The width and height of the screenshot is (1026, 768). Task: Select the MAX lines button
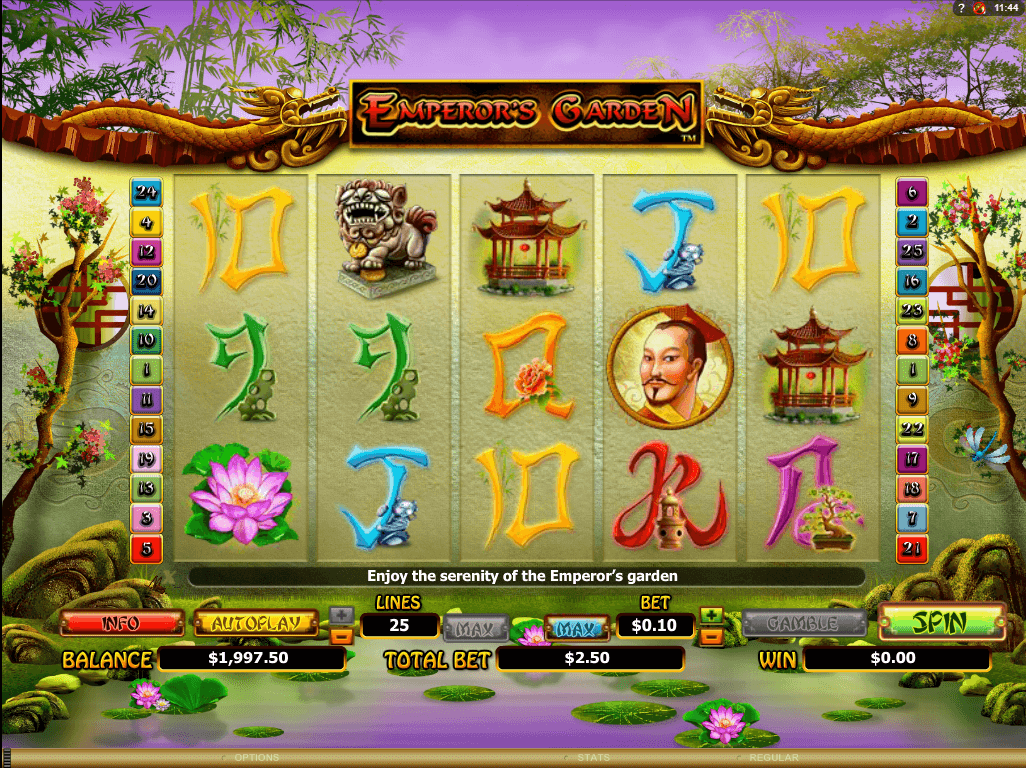pyautogui.click(x=475, y=629)
